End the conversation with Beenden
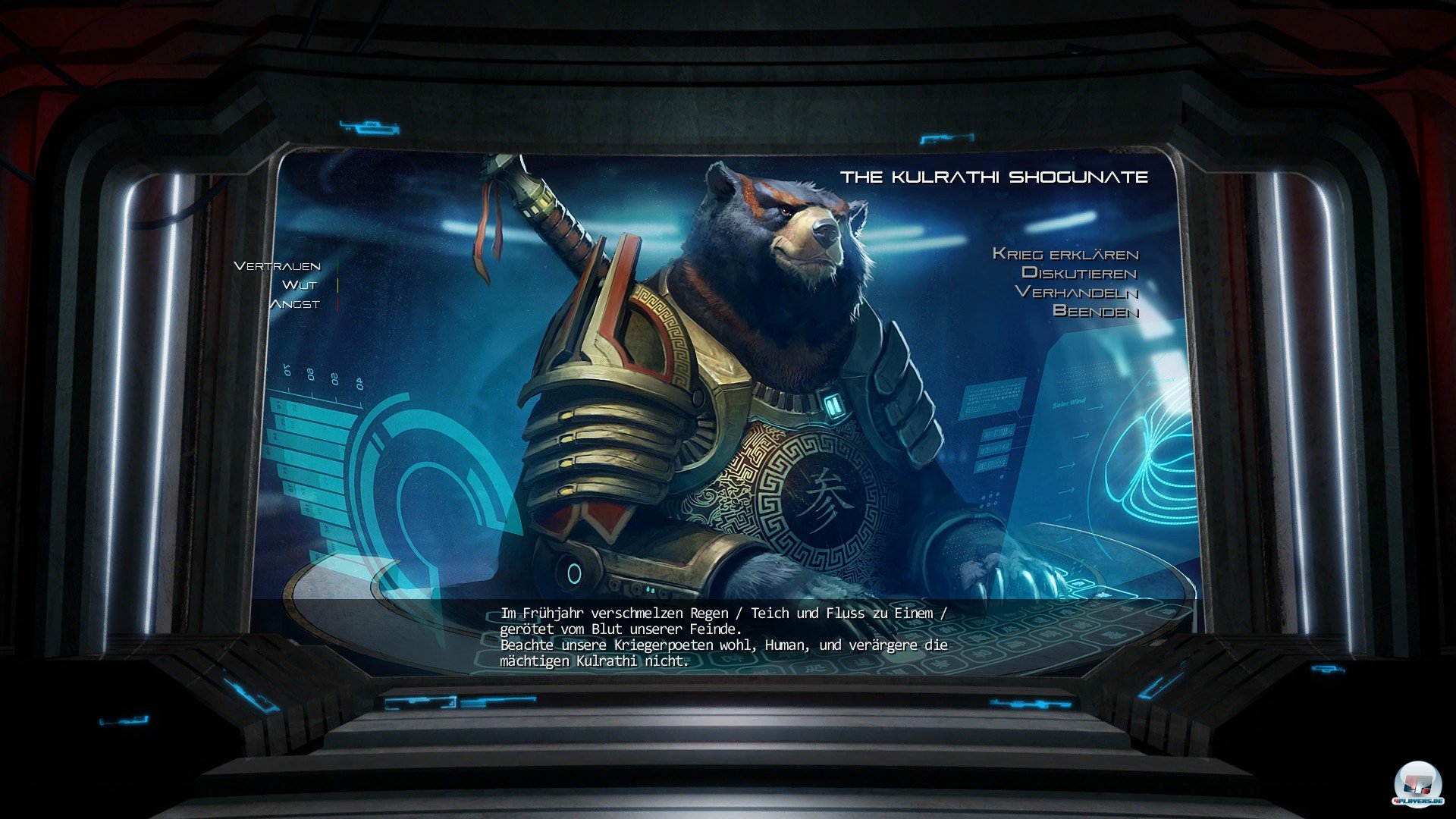The height and width of the screenshot is (819, 1456). click(x=1095, y=311)
